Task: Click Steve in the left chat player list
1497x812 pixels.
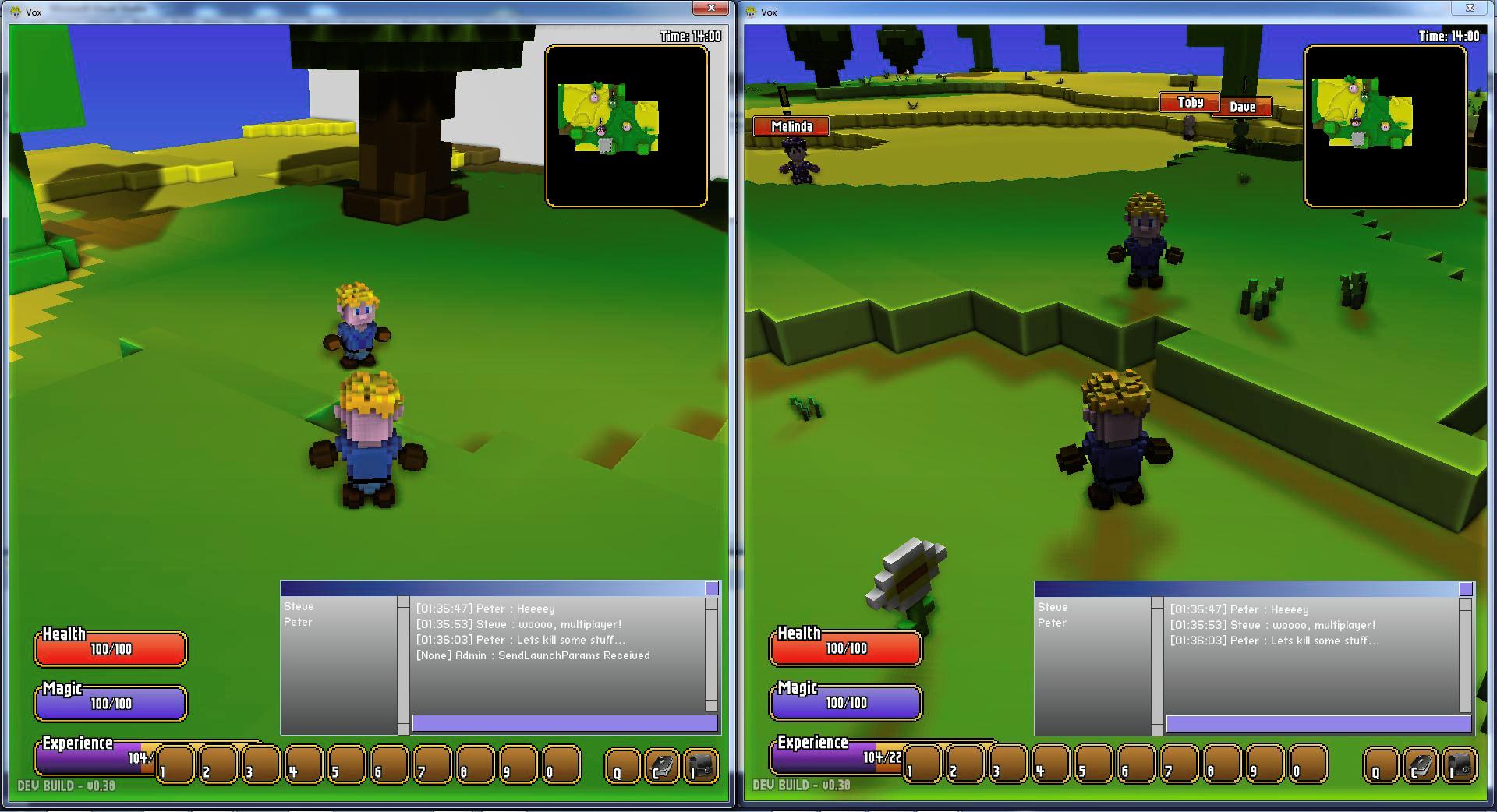Action: 300,606
